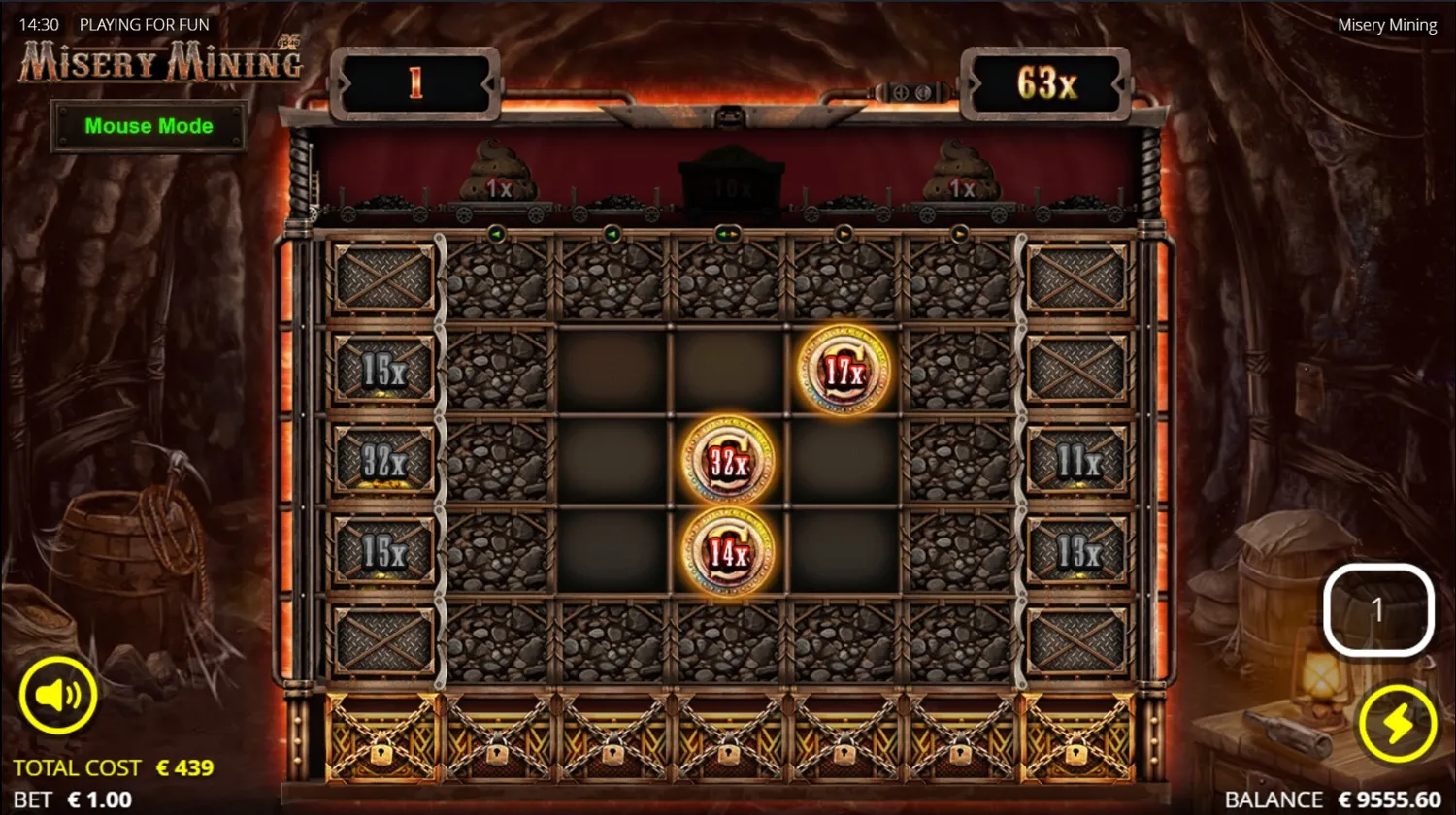1456x815 pixels.
Task: Click the Misery Mining title at top right
Action: [1386, 24]
